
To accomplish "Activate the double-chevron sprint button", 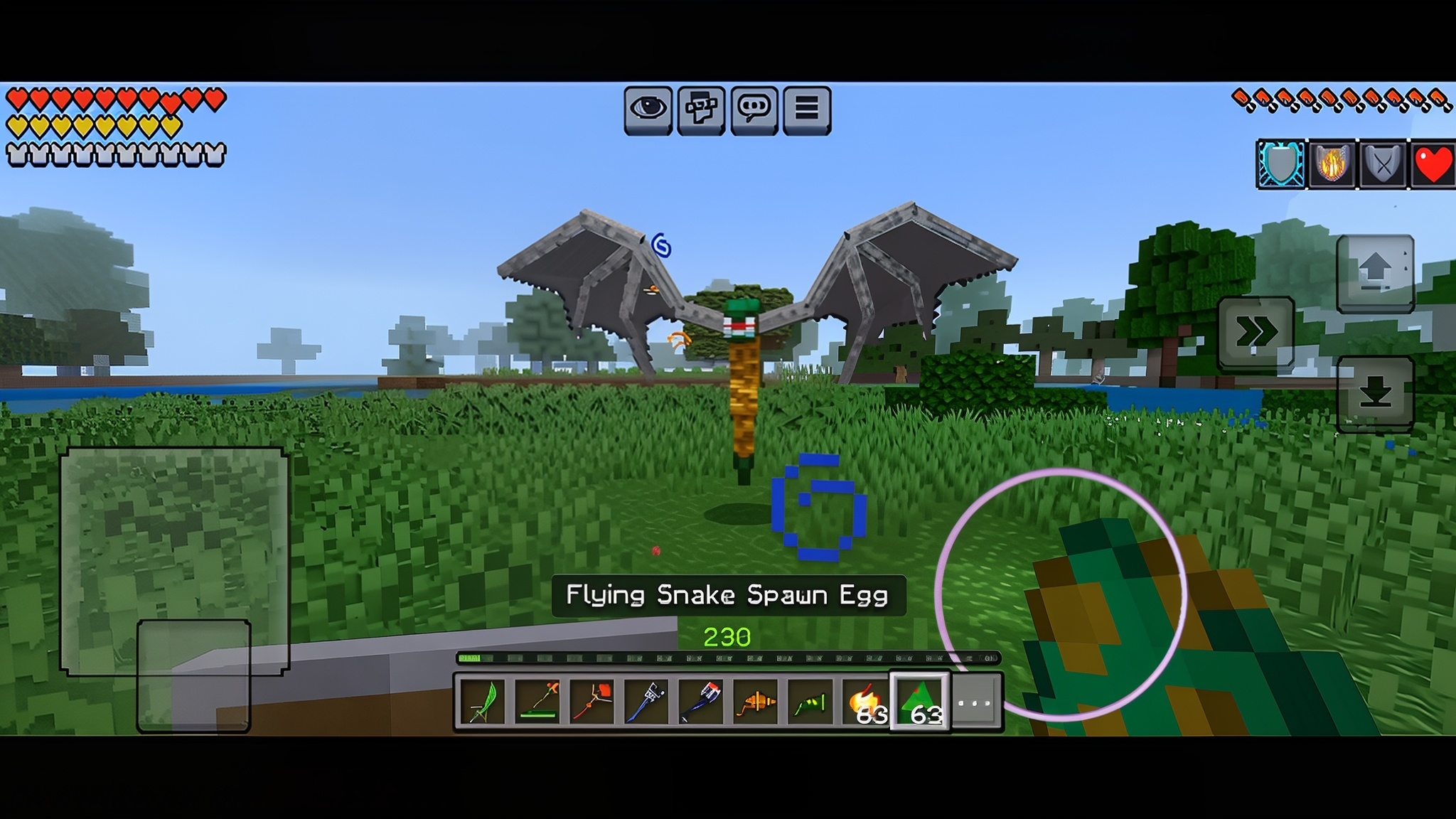I will pos(1256,331).
